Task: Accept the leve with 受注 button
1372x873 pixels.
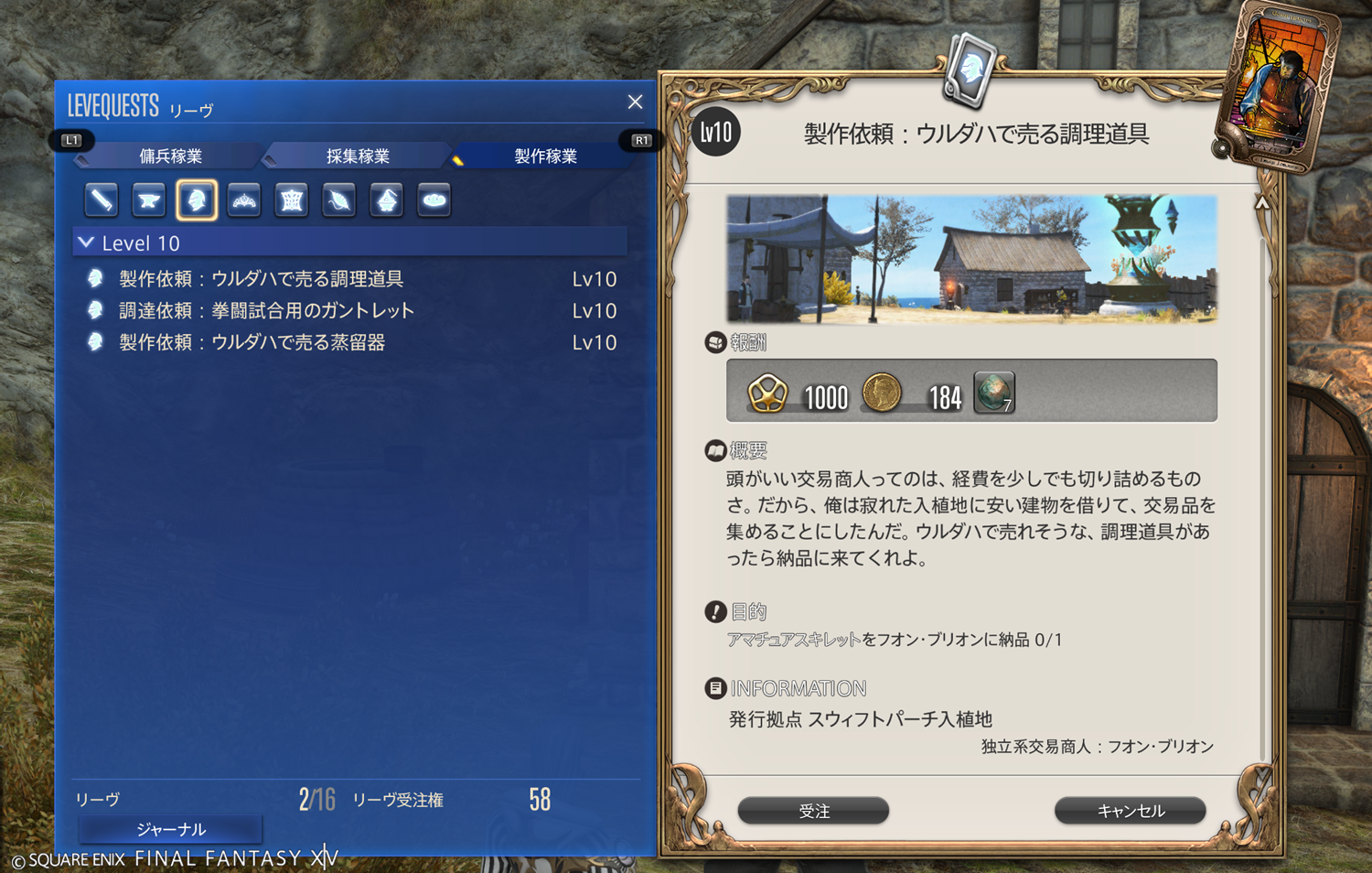Action: [x=813, y=811]
